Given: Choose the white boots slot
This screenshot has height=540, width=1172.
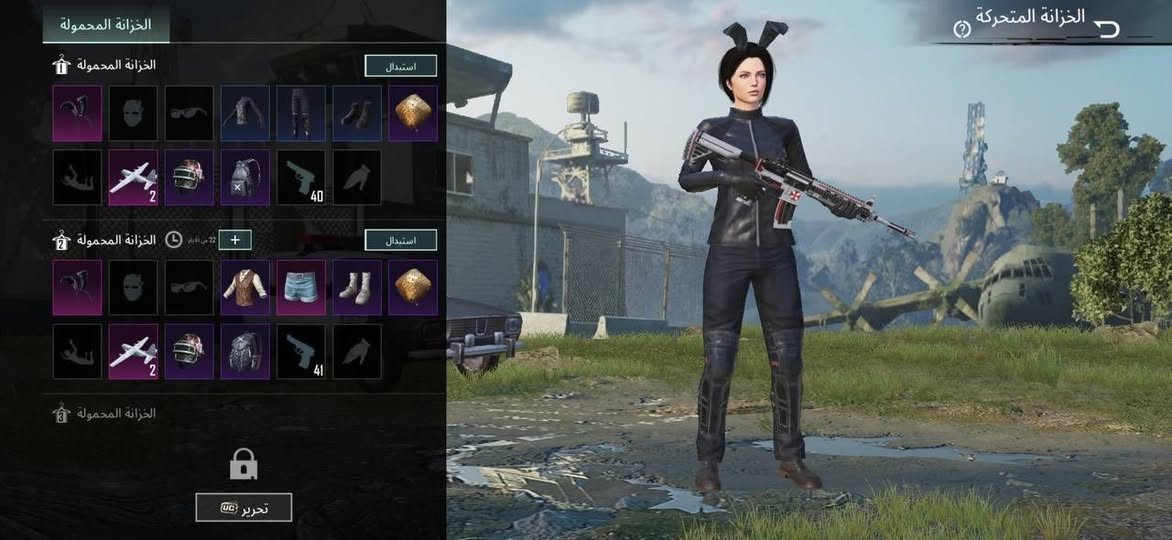Looking at the screenshot, I should tap(357, 288).
